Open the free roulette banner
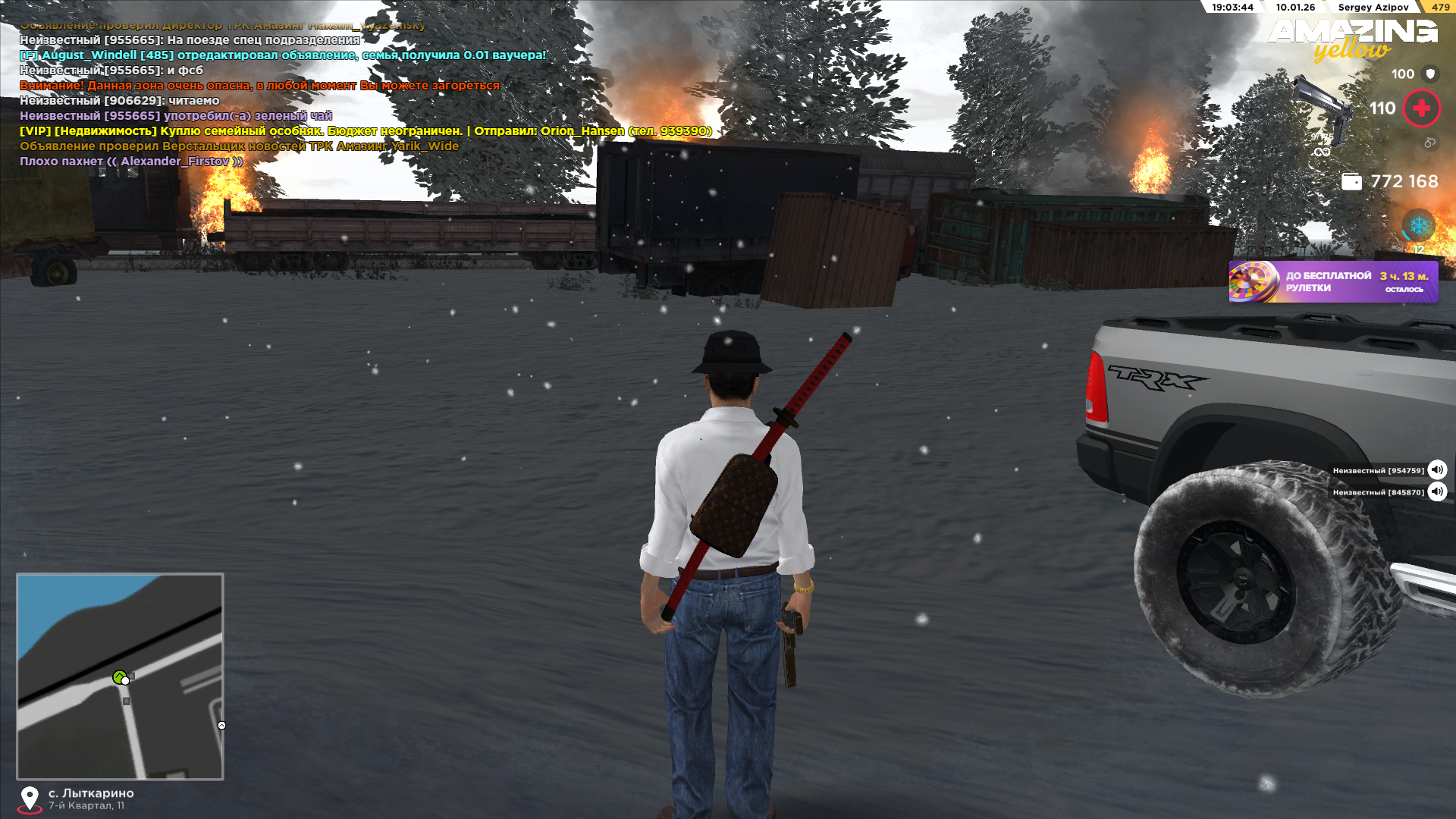This screenshot has height=819, width=1456. [x=1332, y=282]
